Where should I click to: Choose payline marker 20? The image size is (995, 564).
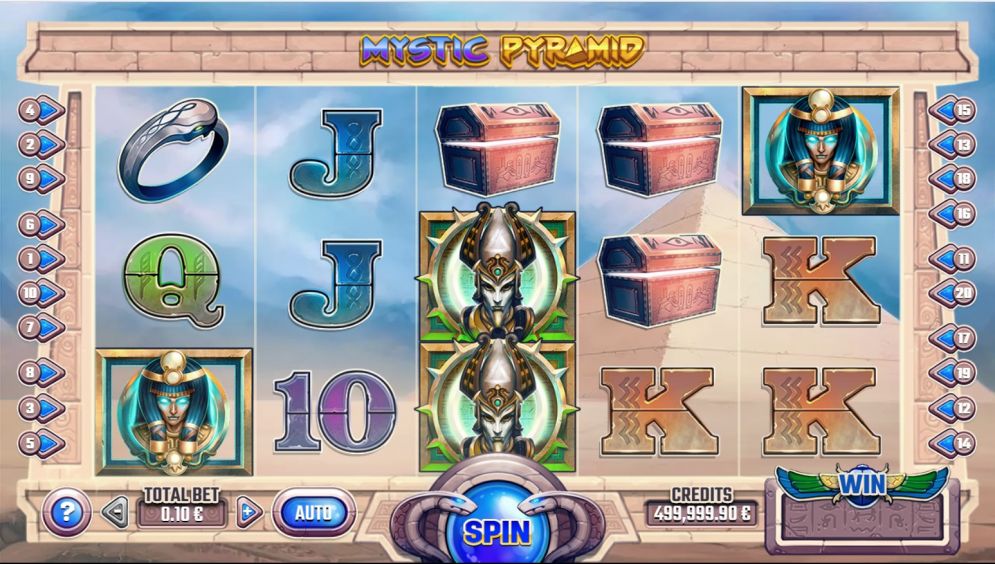pyautogui.click(x=956, y=294)
